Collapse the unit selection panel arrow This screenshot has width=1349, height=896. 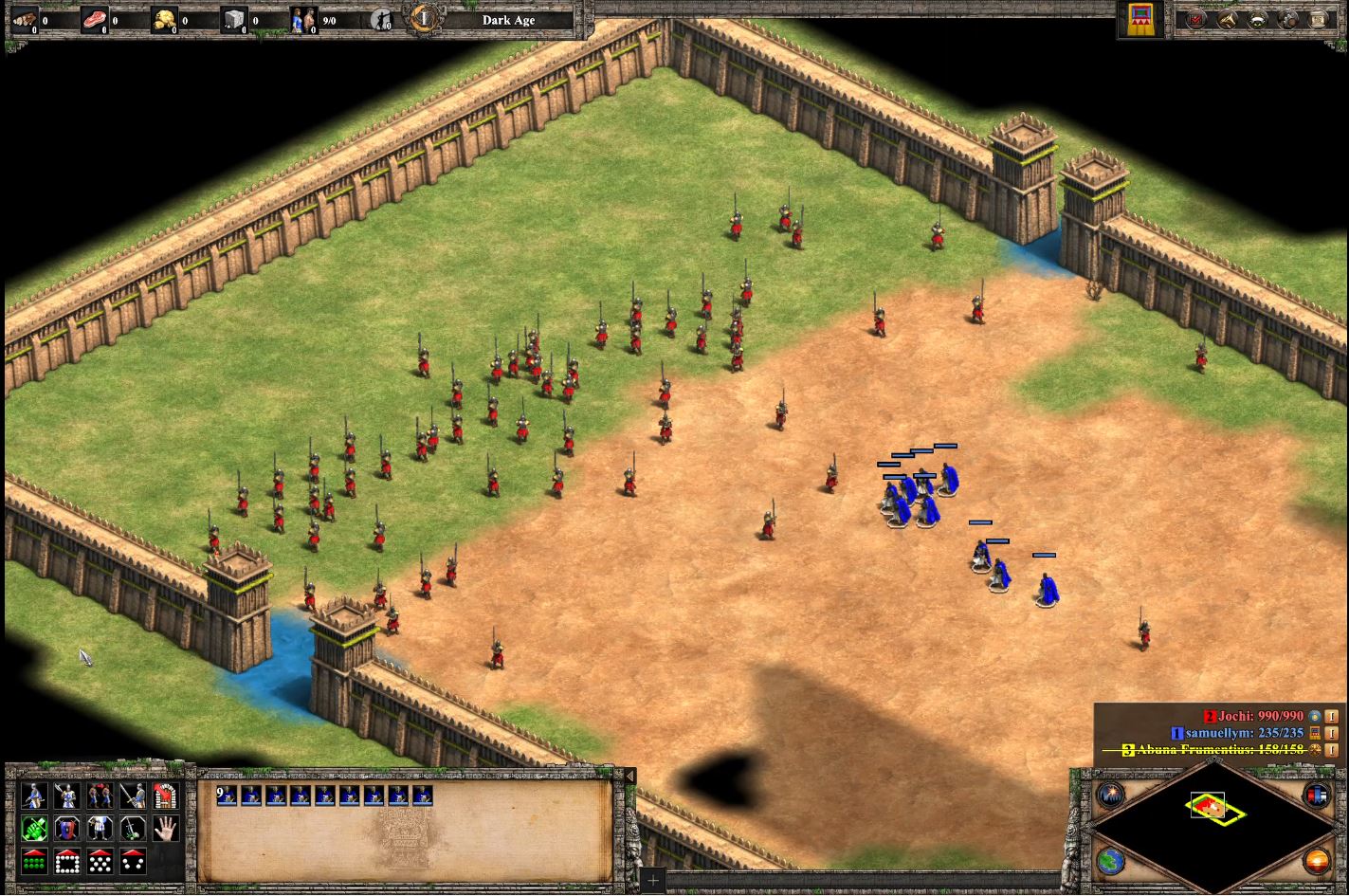point(629,775)
